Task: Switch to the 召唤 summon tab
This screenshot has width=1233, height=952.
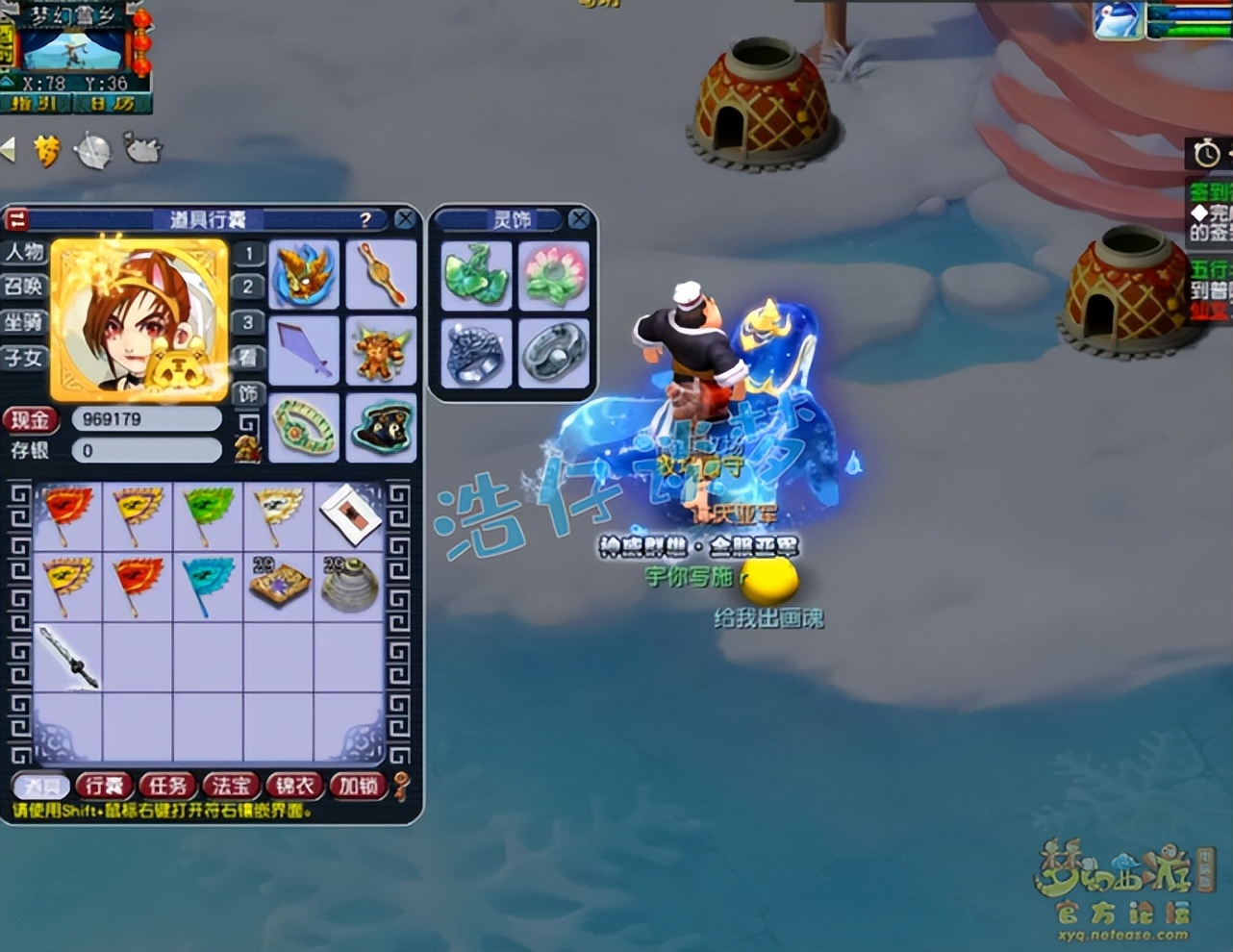Action: pos(24,287)
